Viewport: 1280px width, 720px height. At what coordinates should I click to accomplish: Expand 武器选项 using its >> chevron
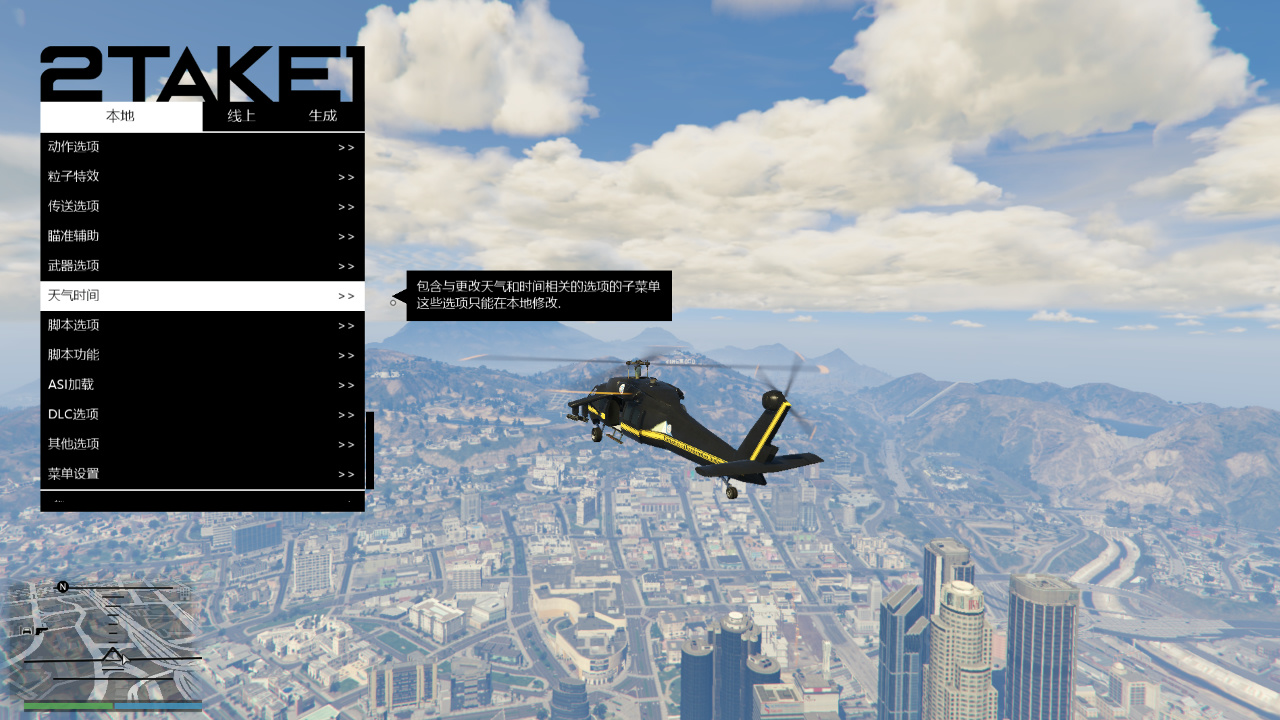tap(347, 265)
